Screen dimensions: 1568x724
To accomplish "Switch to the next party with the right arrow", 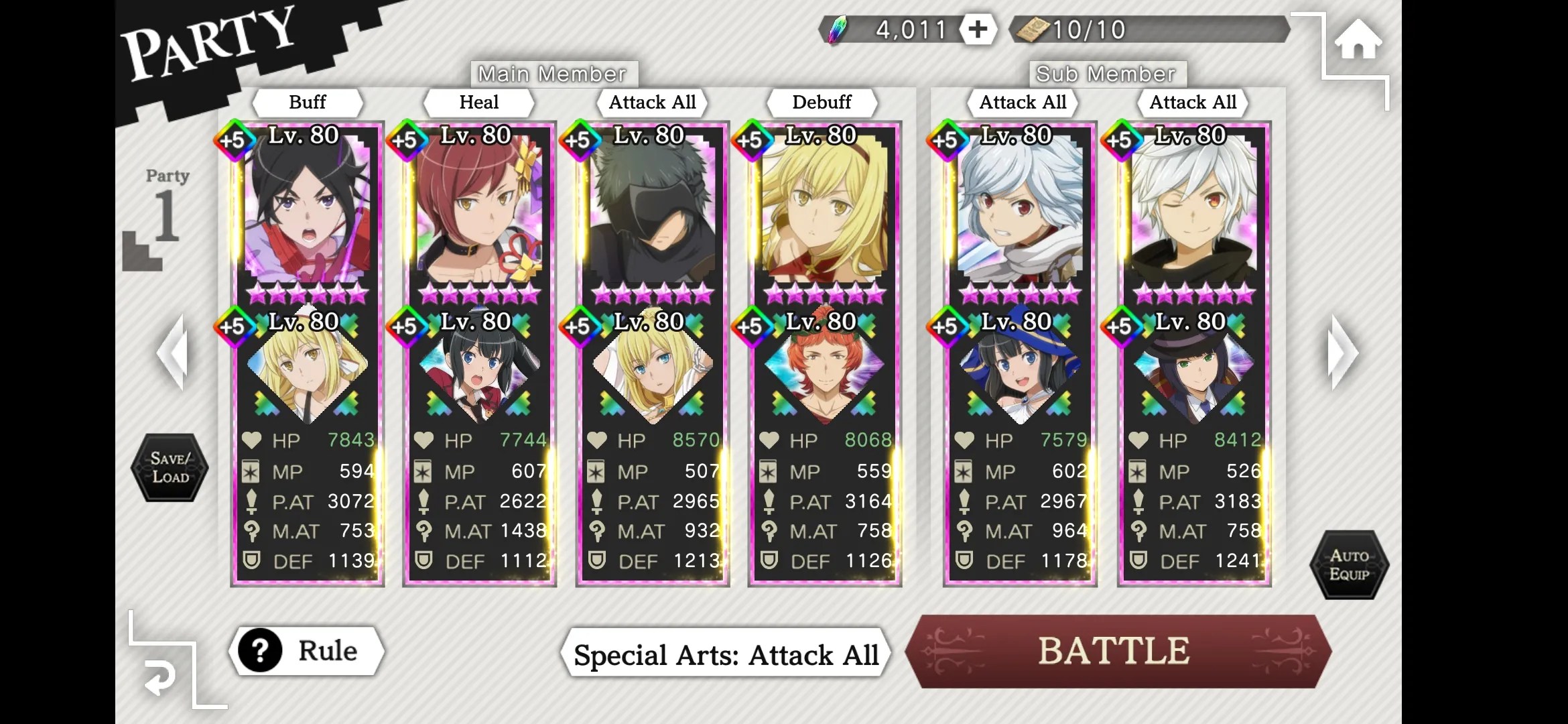I will (x=1342, y=353).
